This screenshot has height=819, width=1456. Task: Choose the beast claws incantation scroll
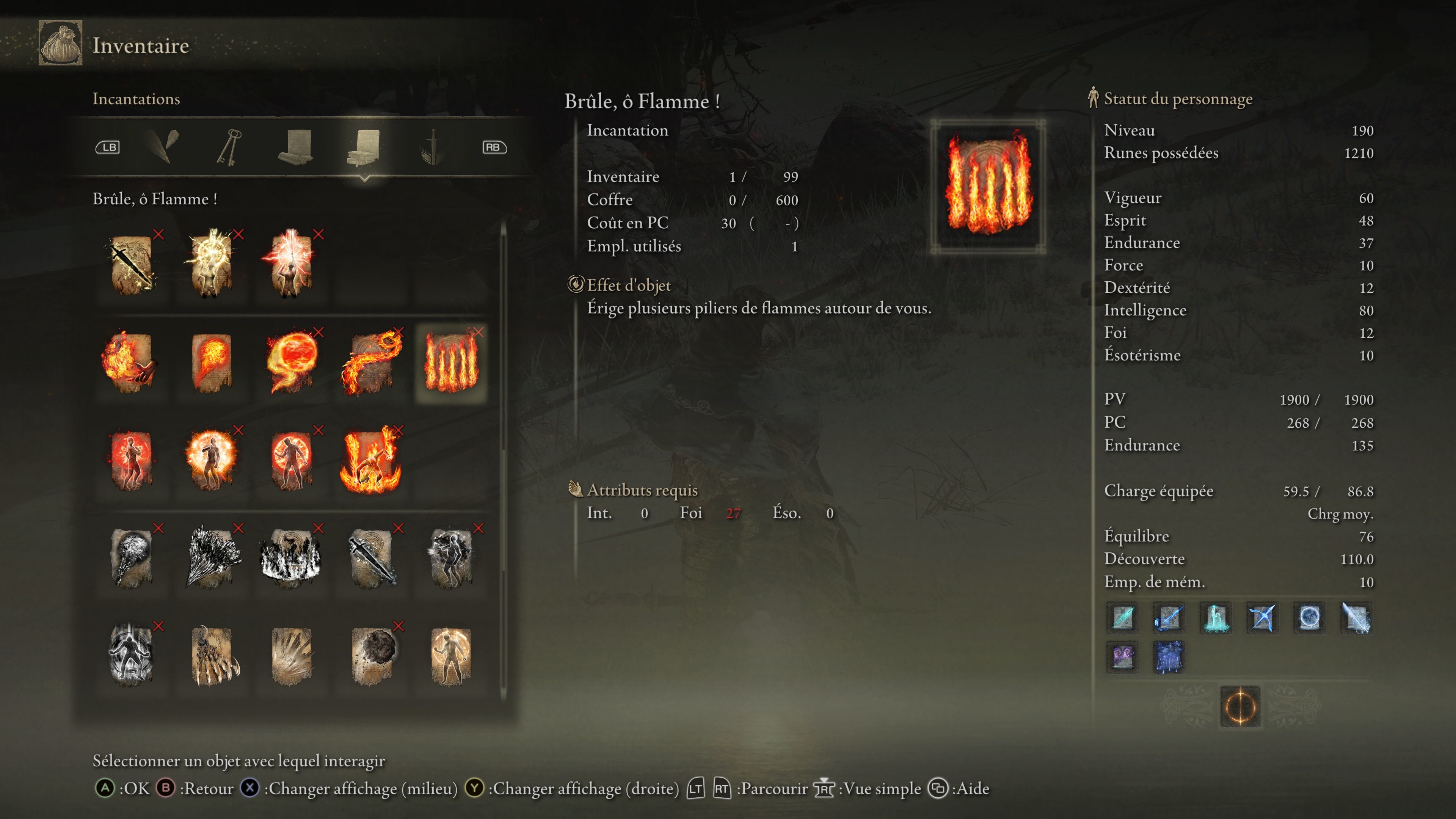pyautogui.click(x=211, y=656)
